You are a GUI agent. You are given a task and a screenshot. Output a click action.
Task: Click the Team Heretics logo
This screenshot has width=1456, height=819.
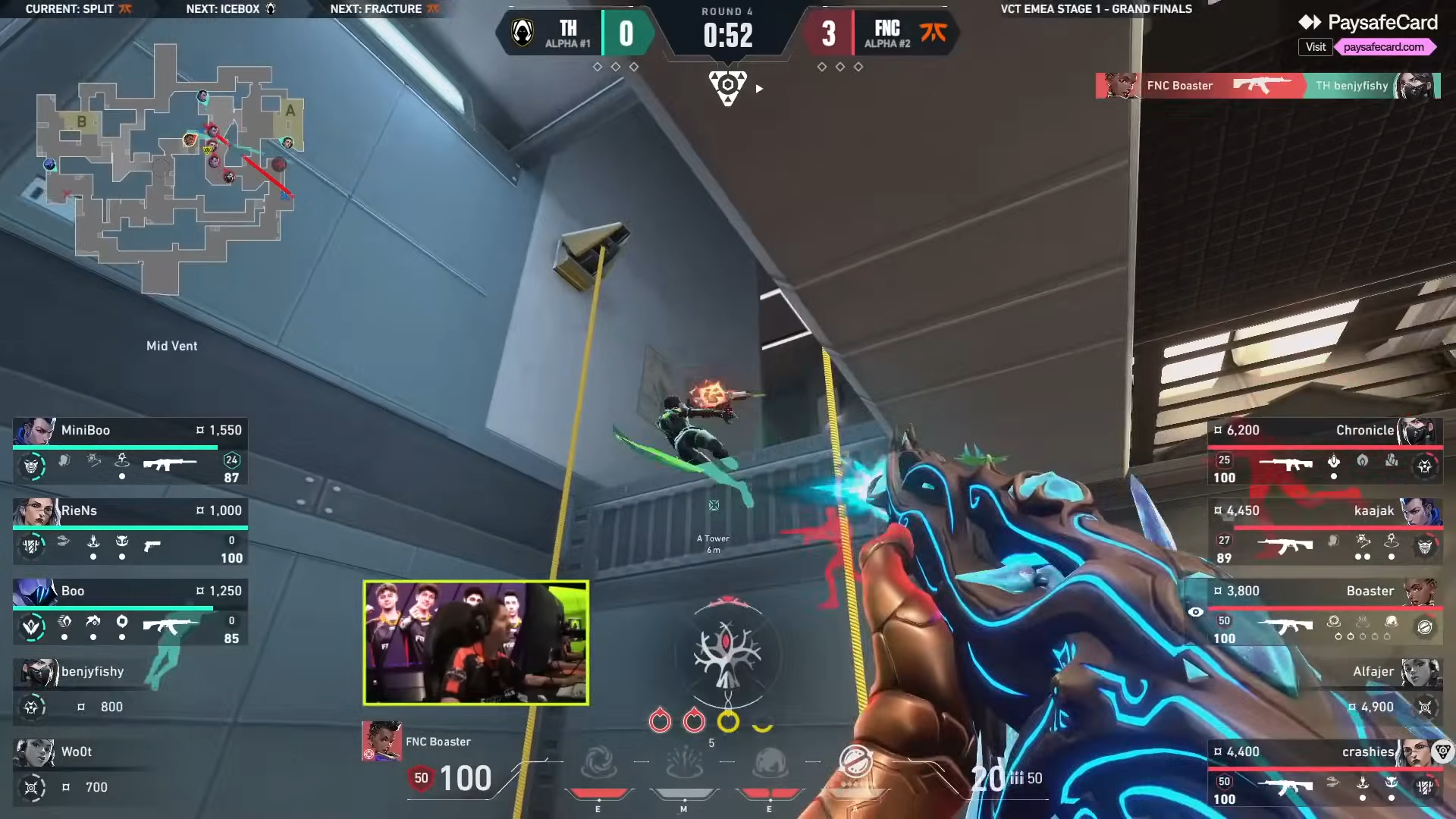click(x=522, y=33)
